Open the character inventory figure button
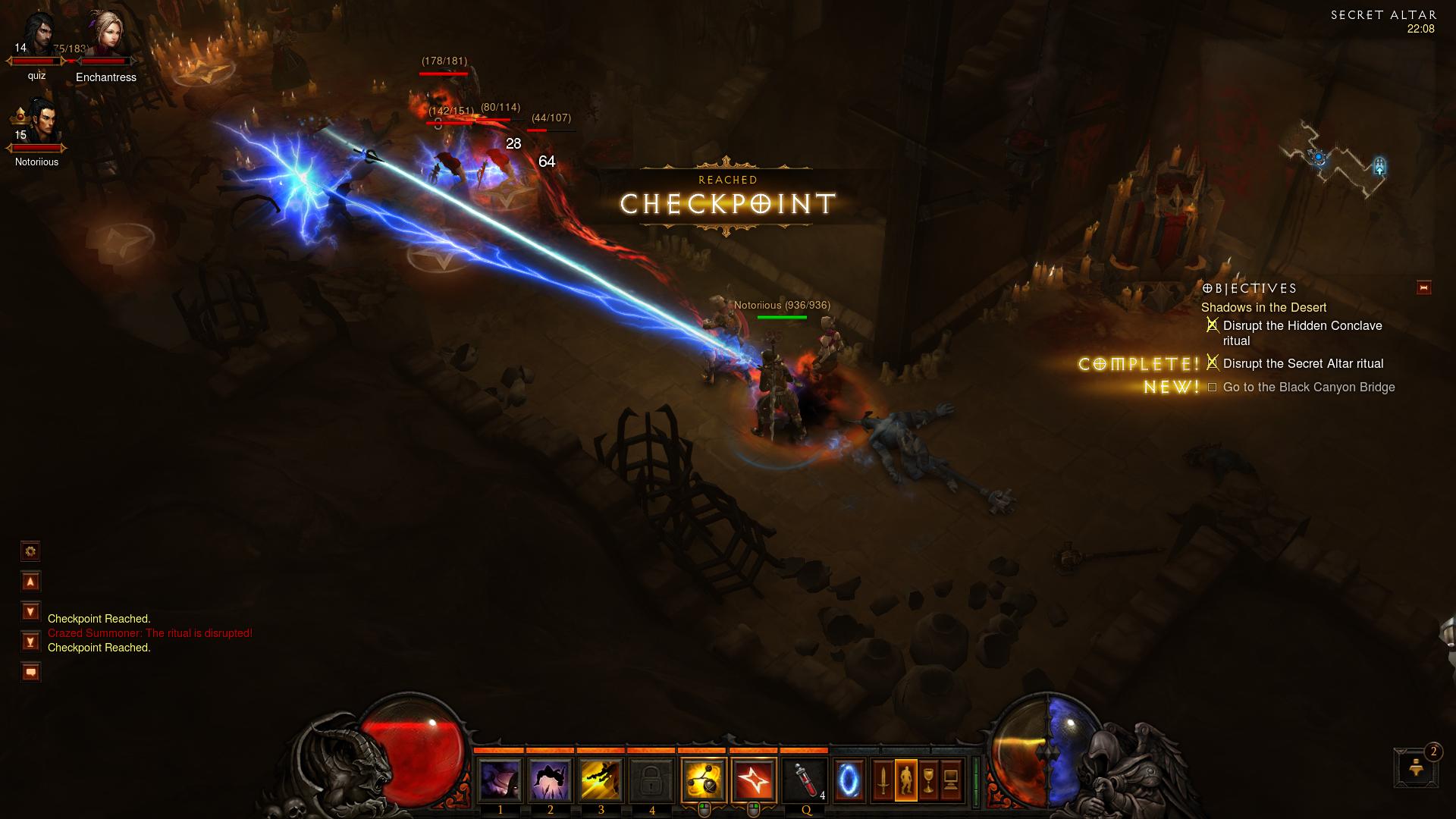1456x819 pixels. pyautogui.click(x=905, y=780)
